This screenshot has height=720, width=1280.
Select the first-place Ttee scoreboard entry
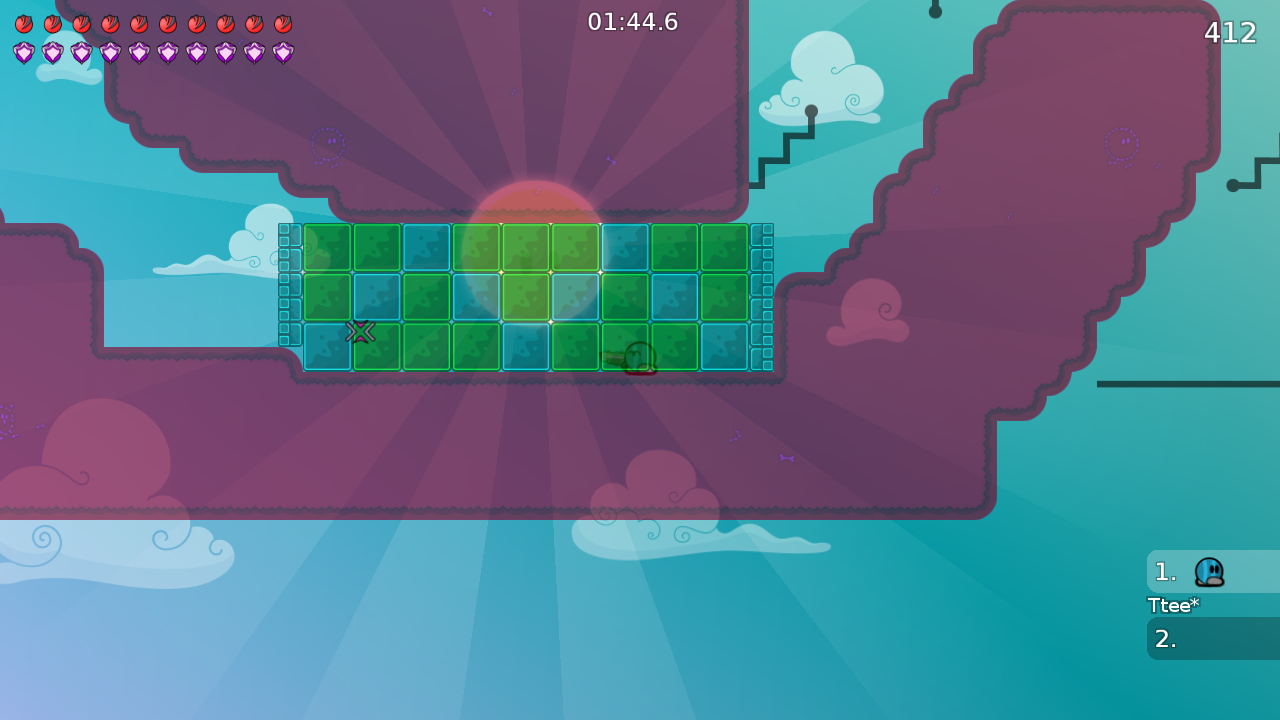click(x=1212, y=572)
